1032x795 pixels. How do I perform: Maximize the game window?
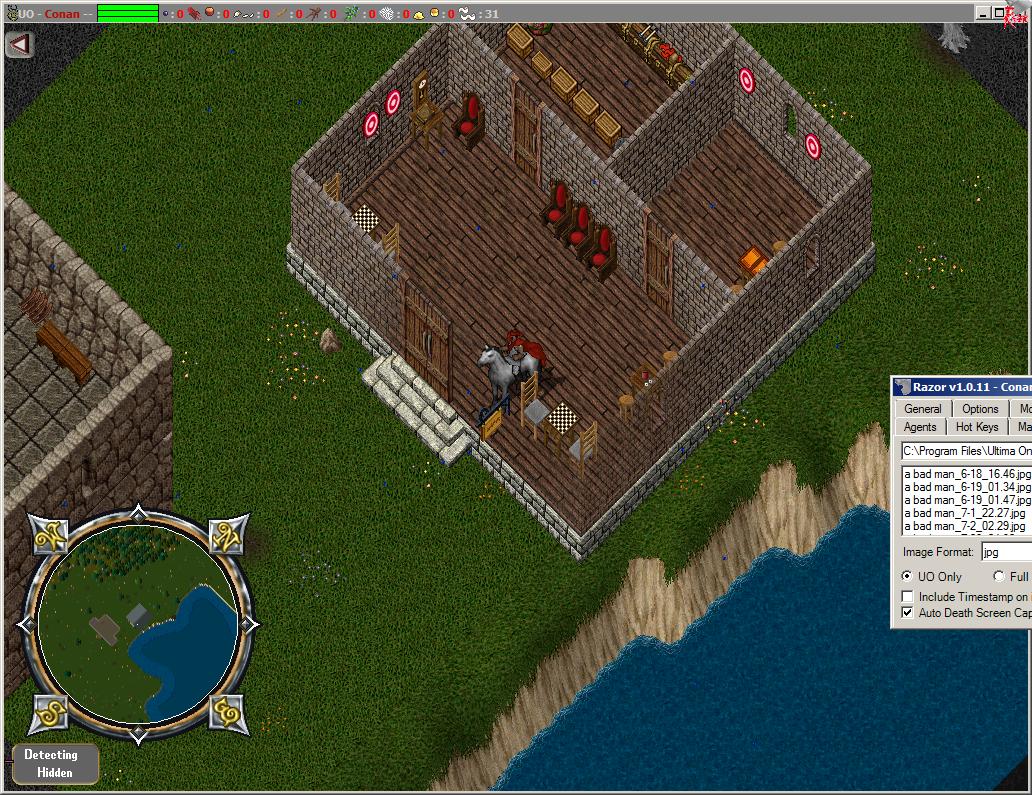(999, 14)
